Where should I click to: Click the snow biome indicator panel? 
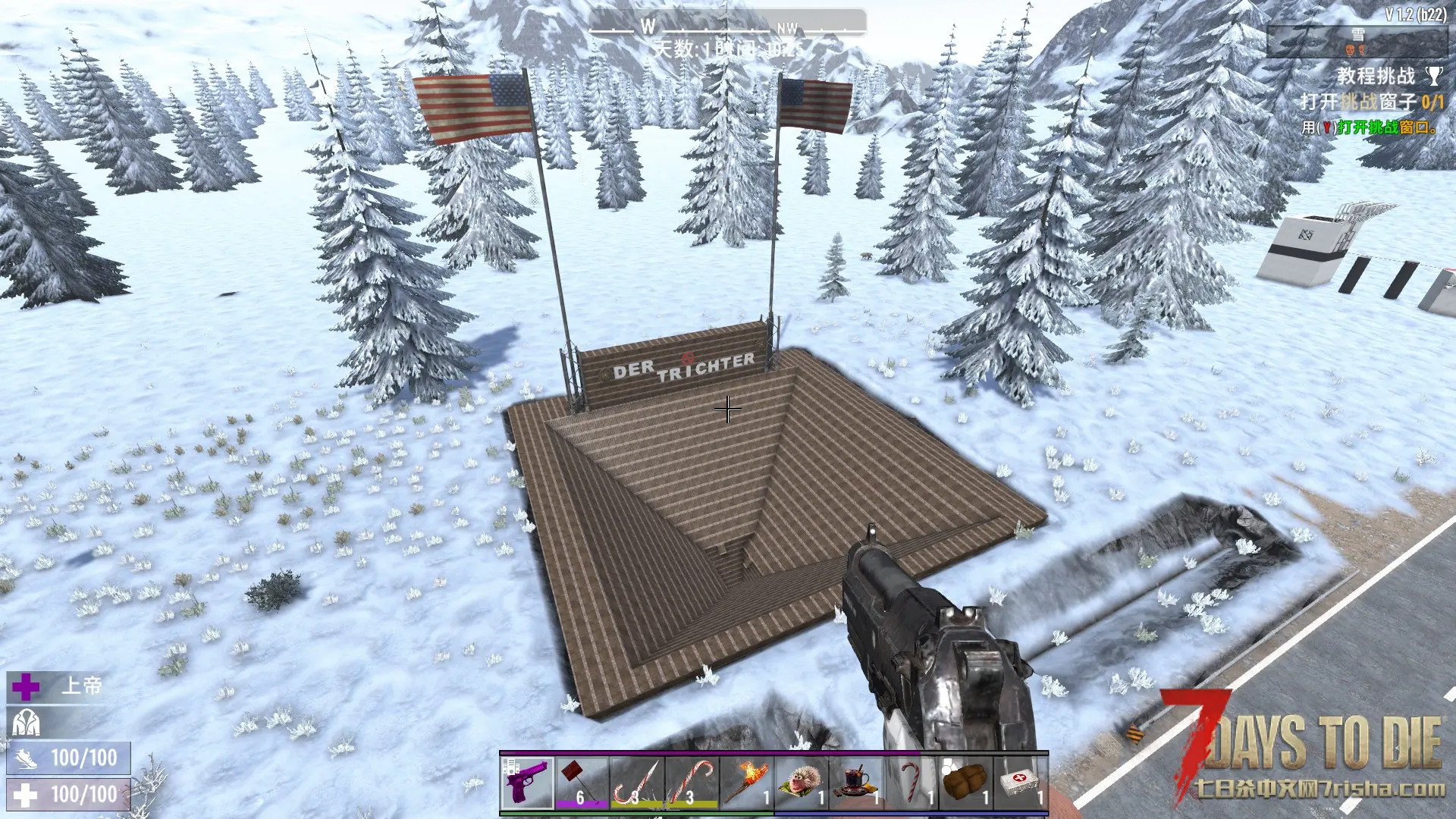(1356, 42)
